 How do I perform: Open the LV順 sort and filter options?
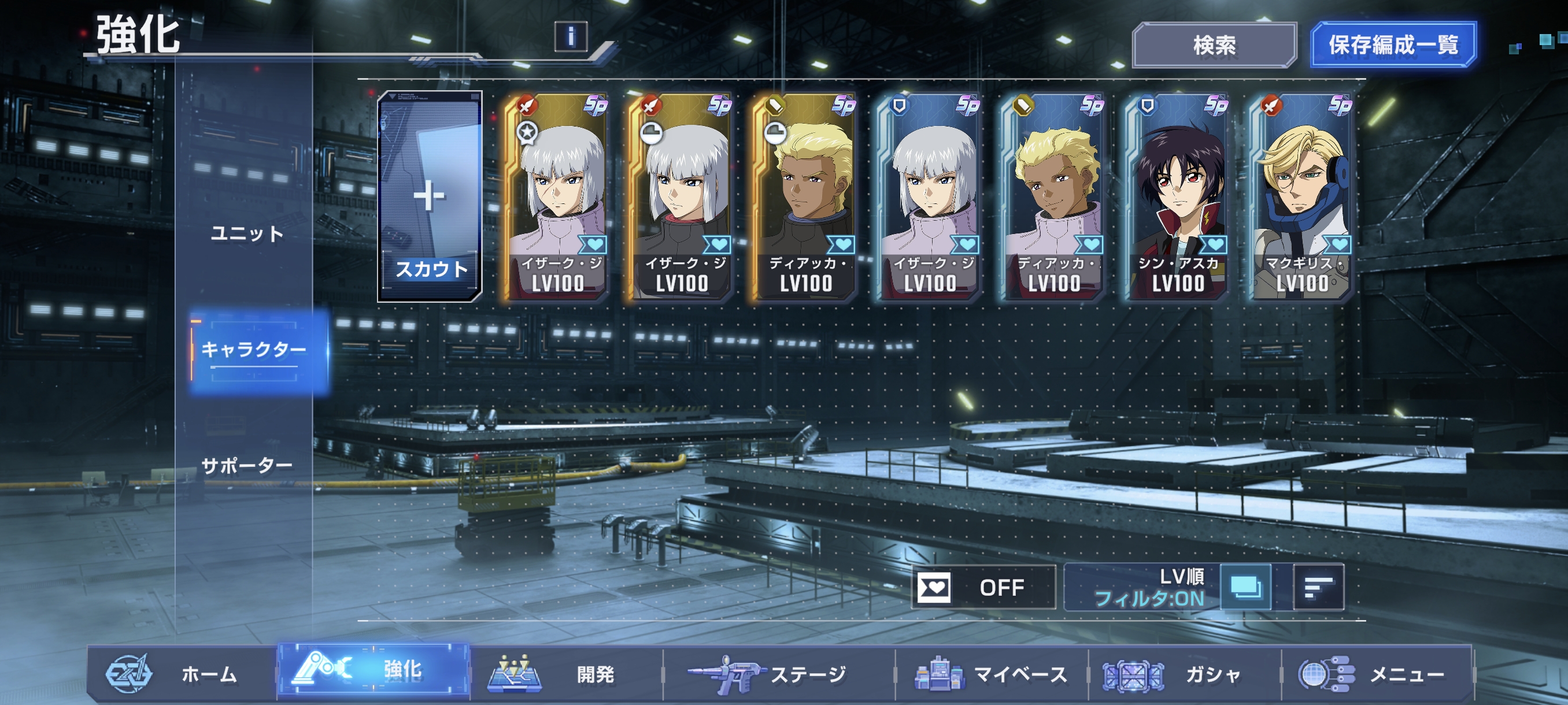(x=1144, y=587)
